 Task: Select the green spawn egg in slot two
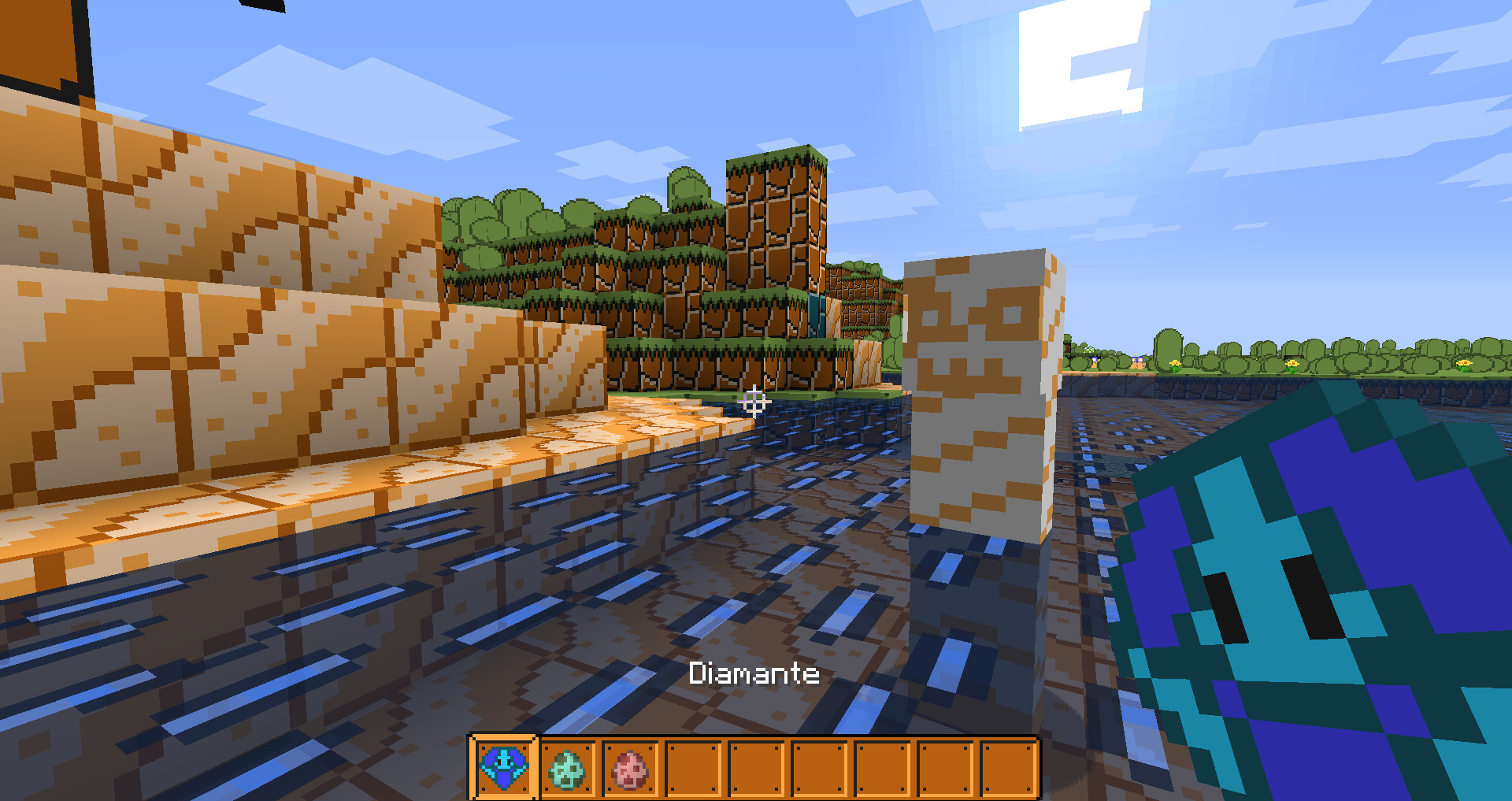(x=567, y=766)
